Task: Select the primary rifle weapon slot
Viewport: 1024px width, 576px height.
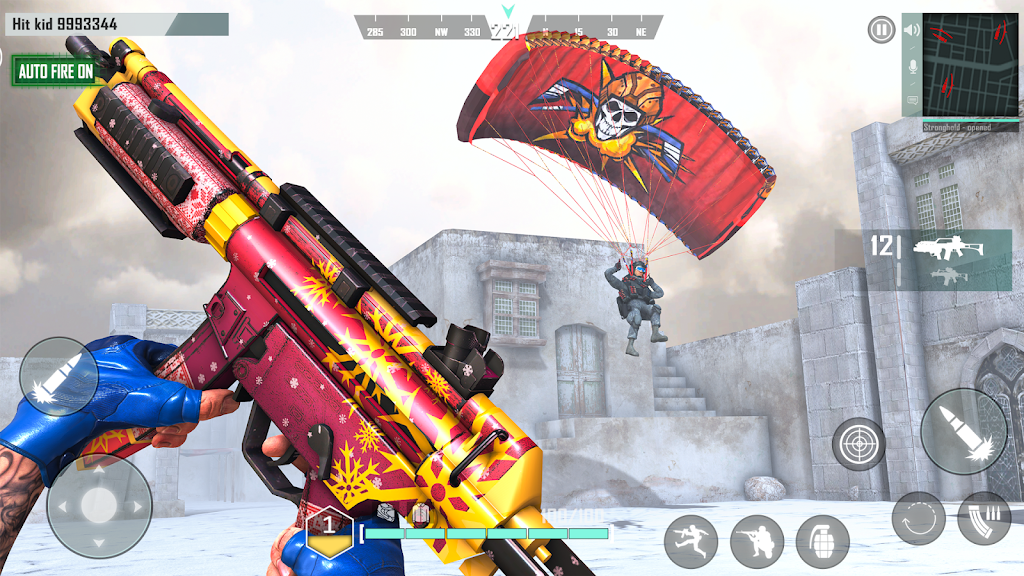Action: (945, 248)
